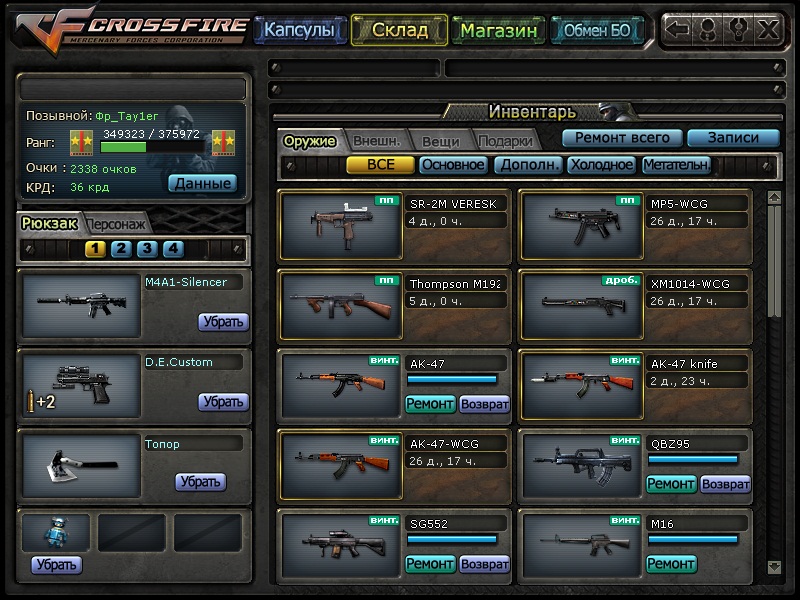This screenshot has width=800, height=600.
Task: Open the Записи records
Action: click(x=733, y=138)
